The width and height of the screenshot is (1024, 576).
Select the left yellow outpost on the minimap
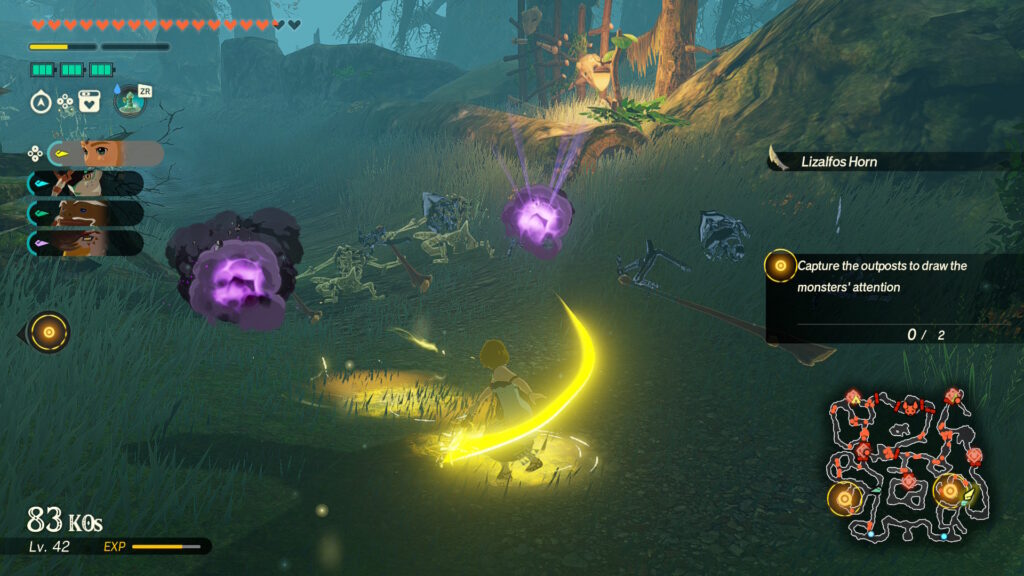pos(845,497)
